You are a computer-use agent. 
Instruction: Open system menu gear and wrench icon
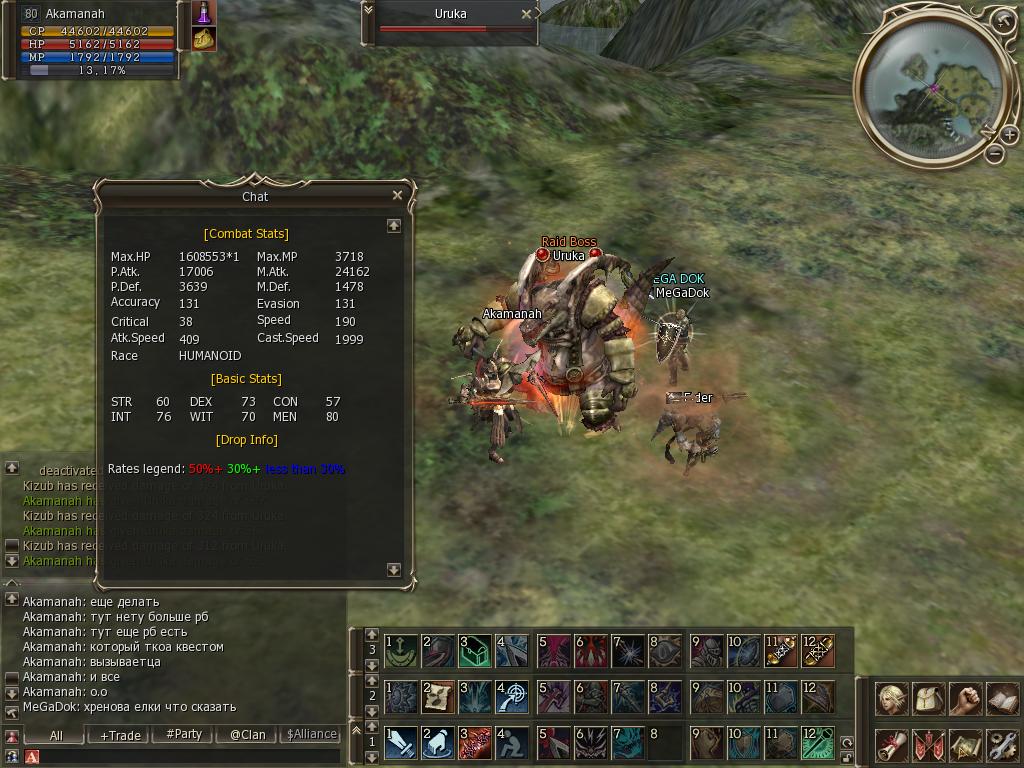point(1001,744)
